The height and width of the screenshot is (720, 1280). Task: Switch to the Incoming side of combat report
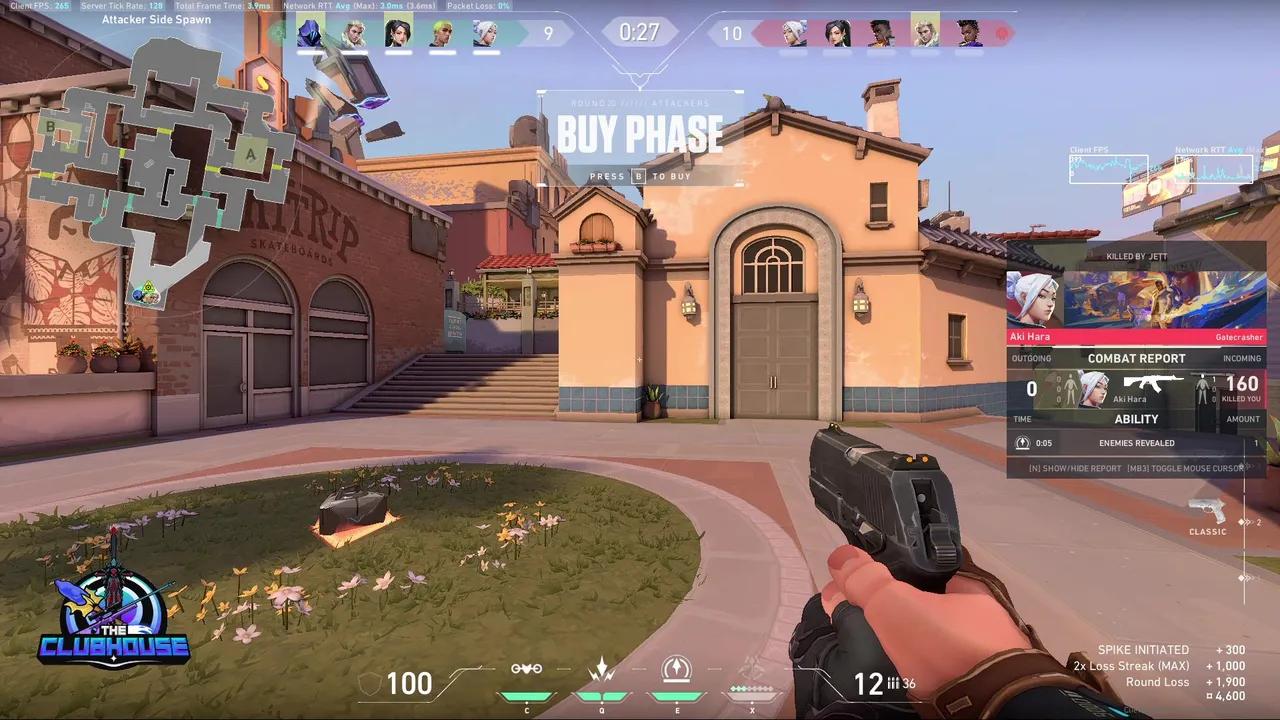[1241, 357]
